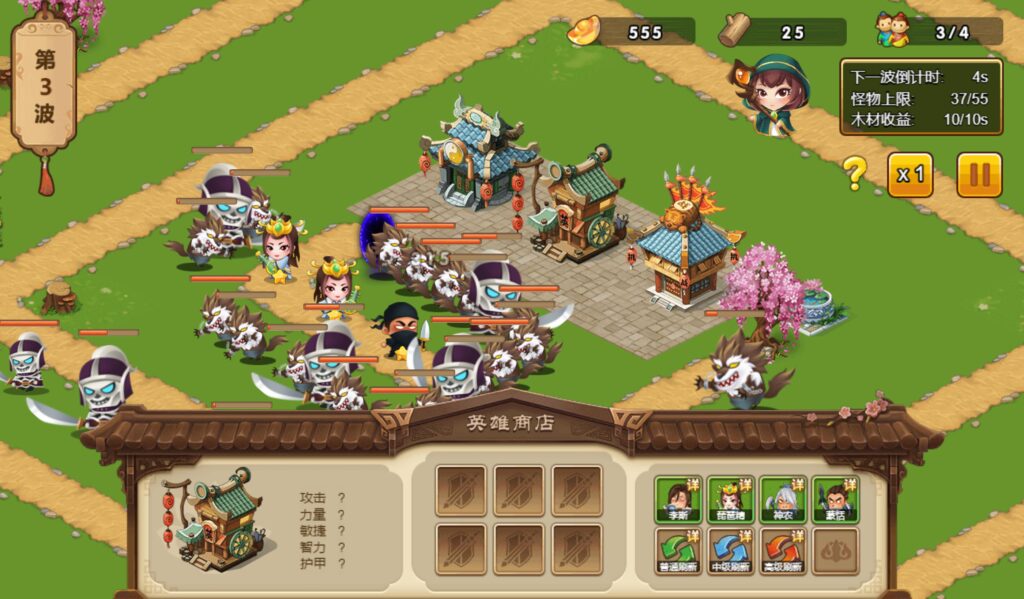Click the orange 高级刷新 refresh button
Screen dimensions: 1024x599
pos(783,551)
